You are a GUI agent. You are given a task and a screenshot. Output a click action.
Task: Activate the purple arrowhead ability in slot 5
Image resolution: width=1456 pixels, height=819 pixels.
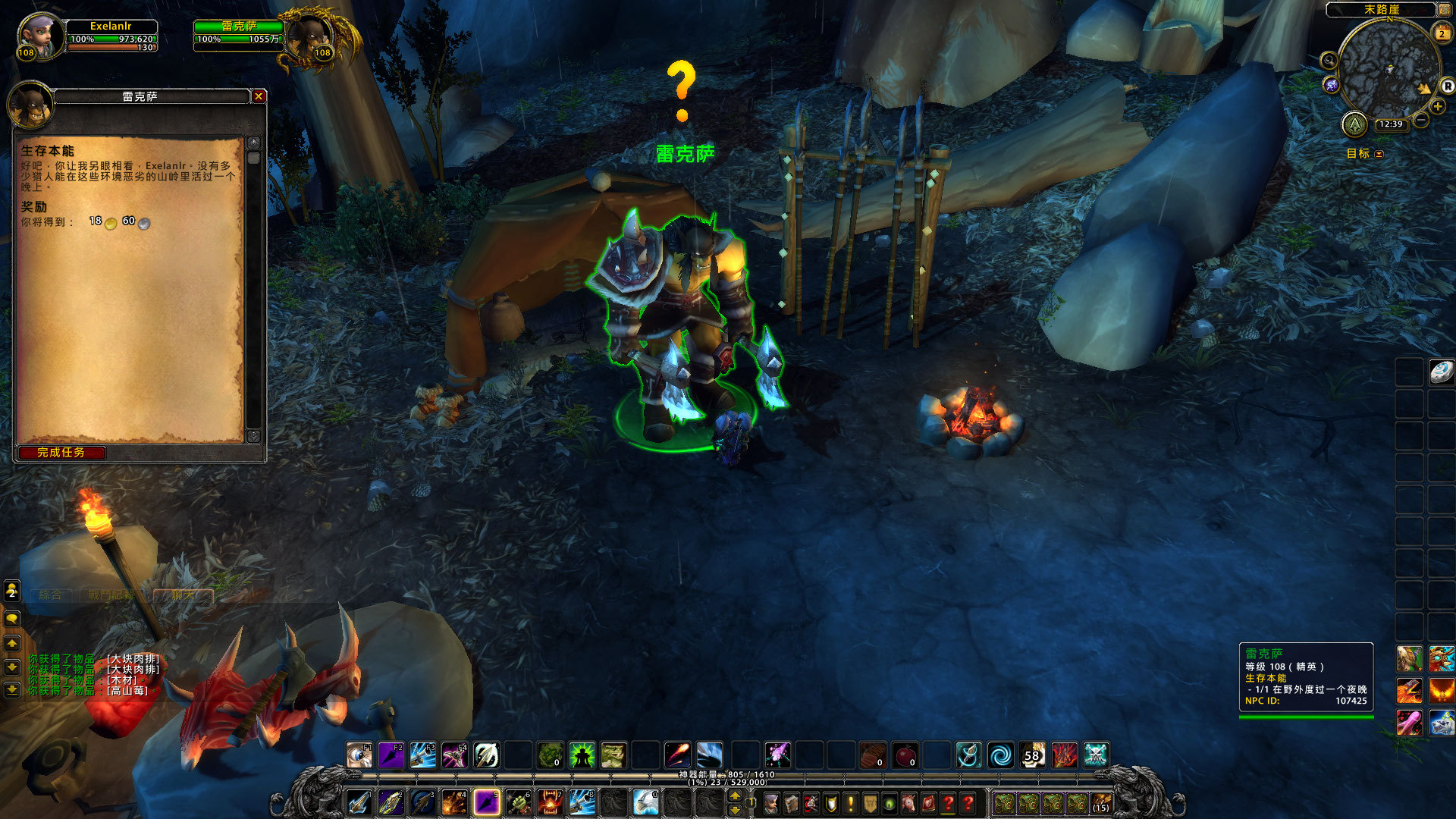point(485,802)
